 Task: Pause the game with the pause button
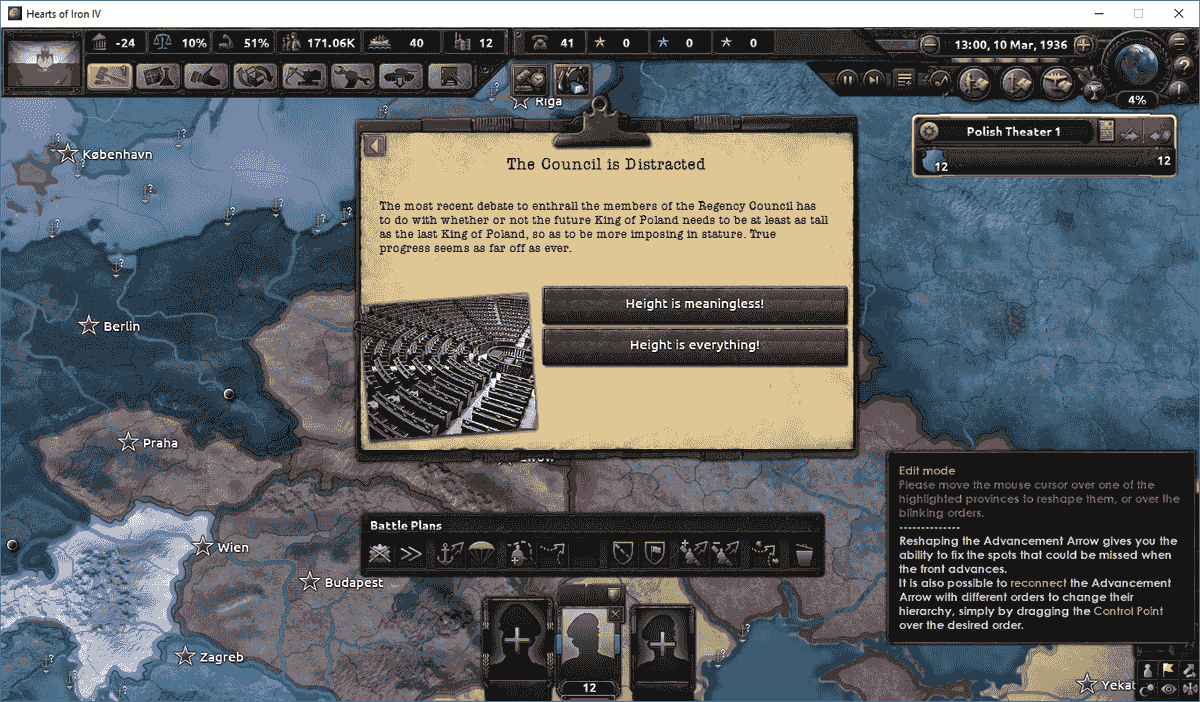point(847,79)
